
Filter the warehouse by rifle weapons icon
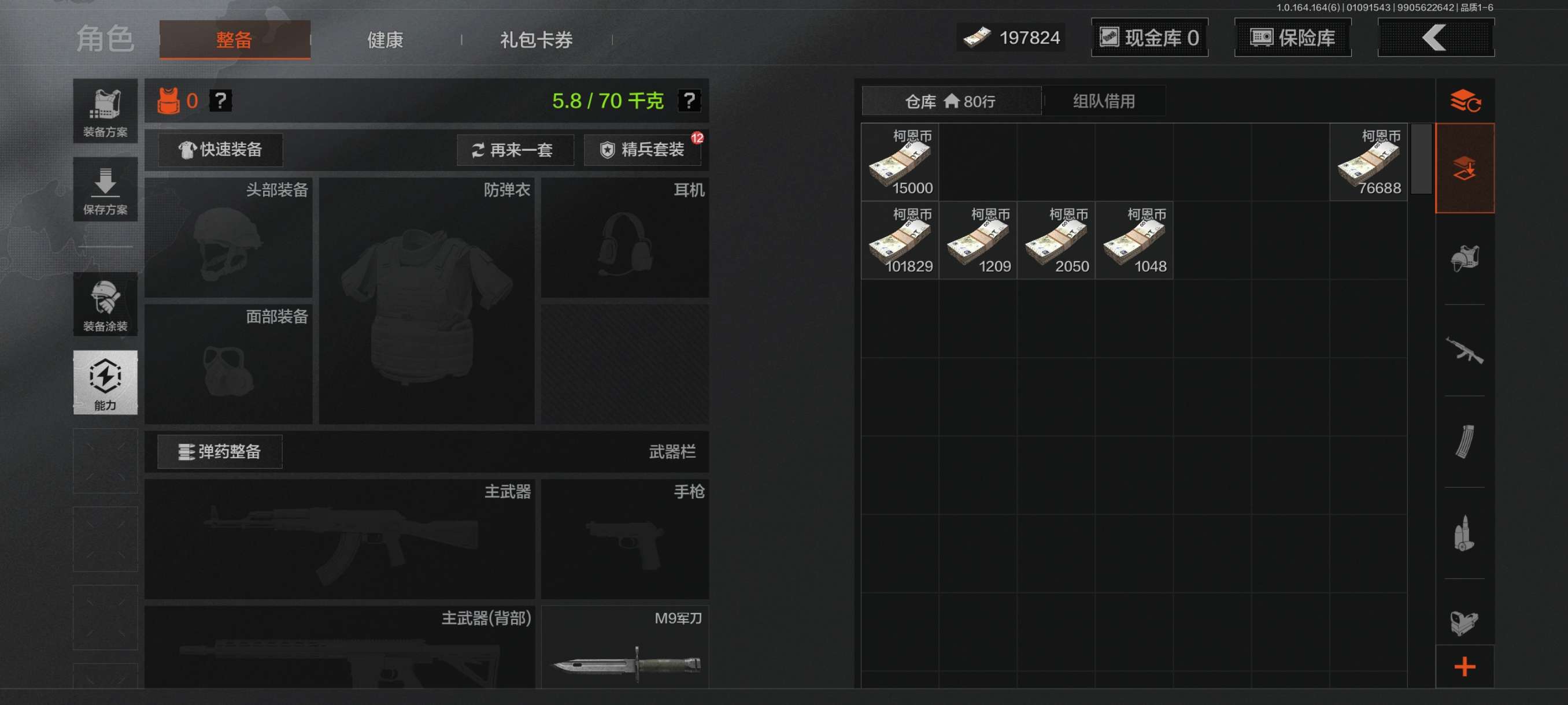[x=1464, y=350]
